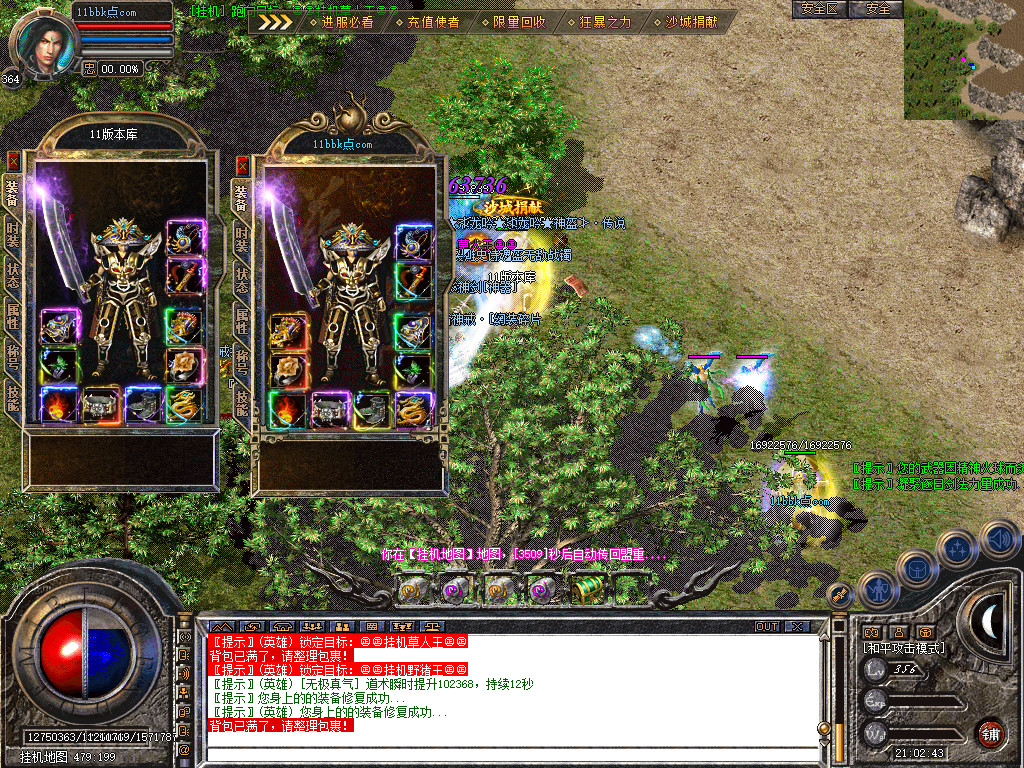Open the red 铺 shop button
Viewport: 1024px width, 768px height.
point(990,731)
